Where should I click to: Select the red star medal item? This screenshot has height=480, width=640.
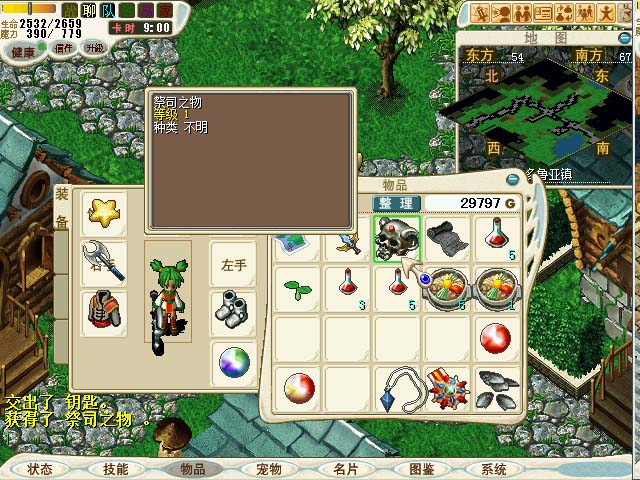(446, 390)
